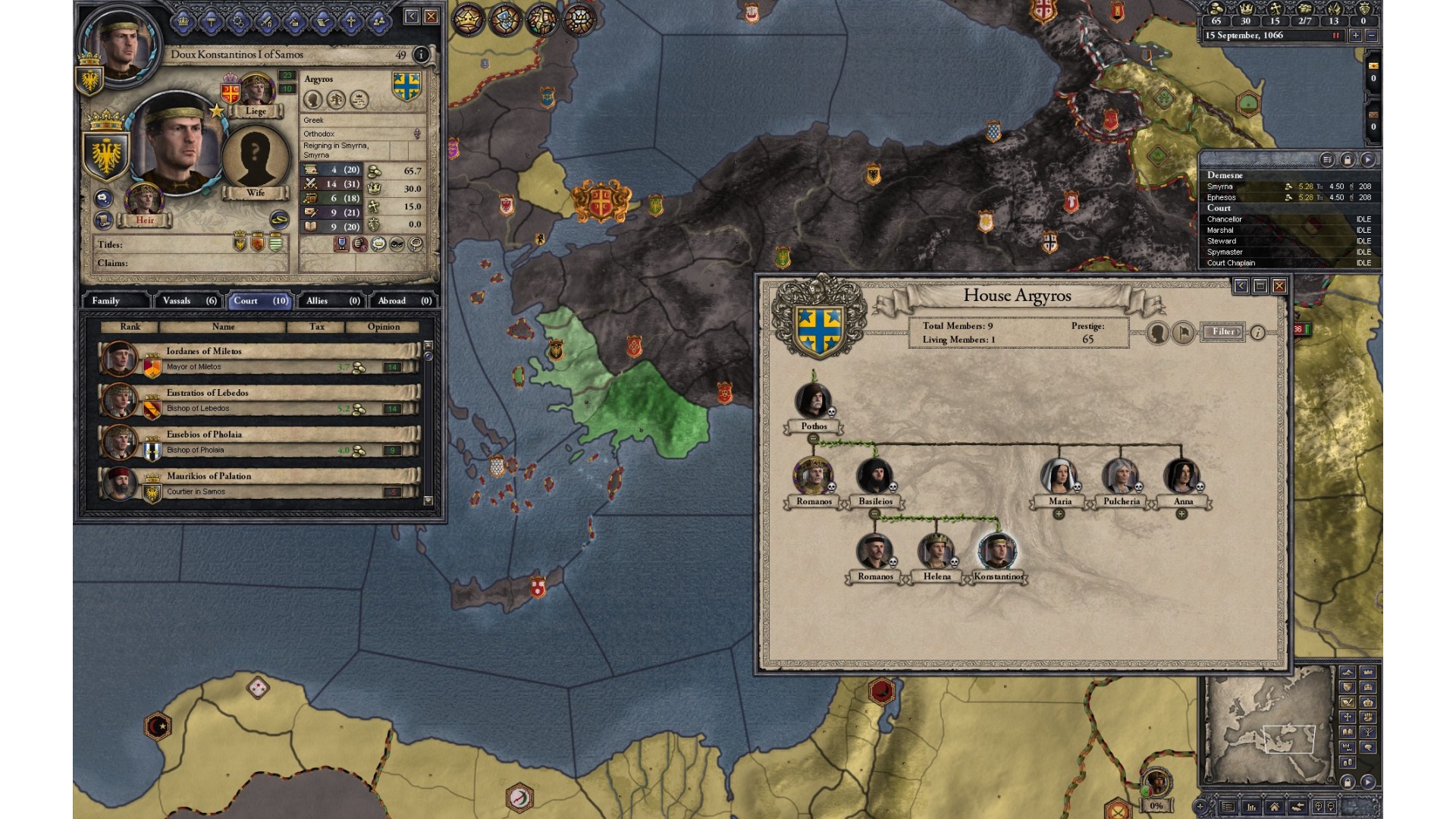Increase game speed with plus button
Viewport: 1456px width, 819px height.
(x=1356, y=35)
